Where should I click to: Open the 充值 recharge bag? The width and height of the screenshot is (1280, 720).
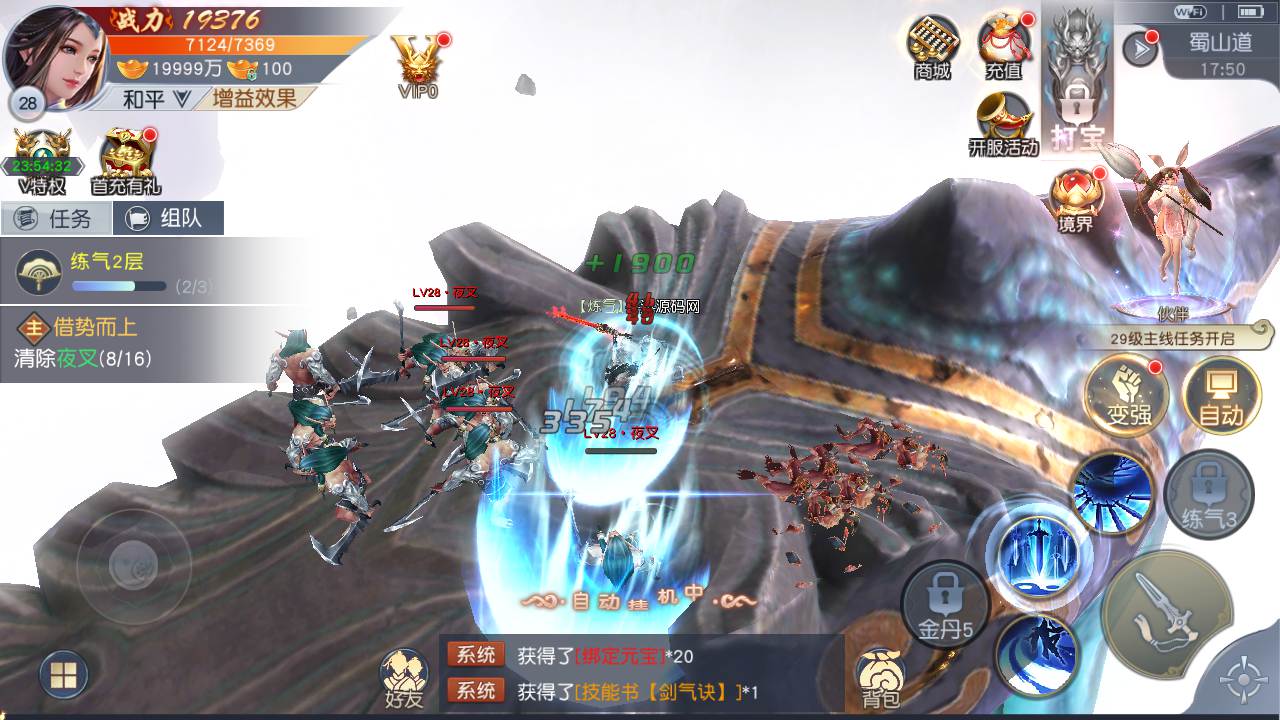(x=1004, y=46)
